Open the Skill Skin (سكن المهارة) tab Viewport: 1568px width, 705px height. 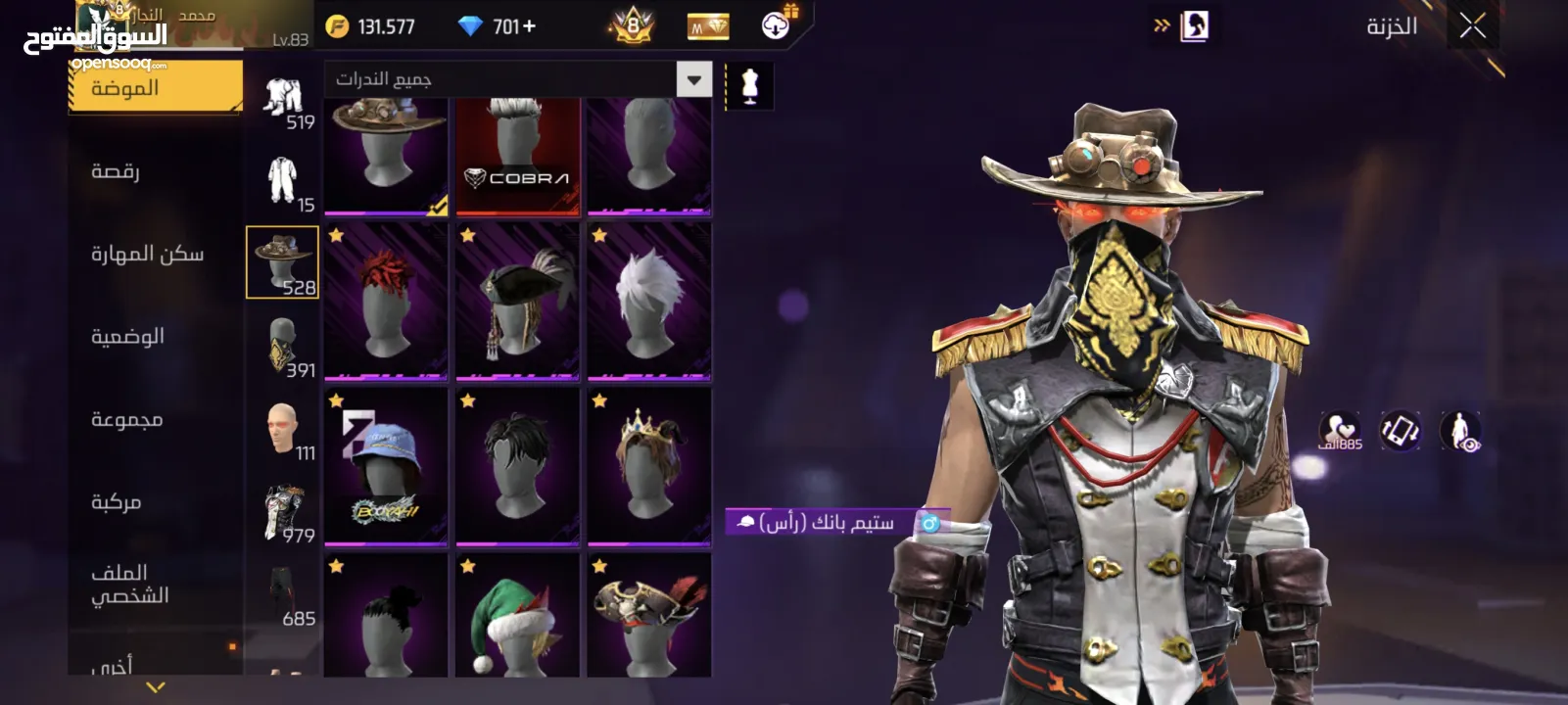click(x=147, y=255)
